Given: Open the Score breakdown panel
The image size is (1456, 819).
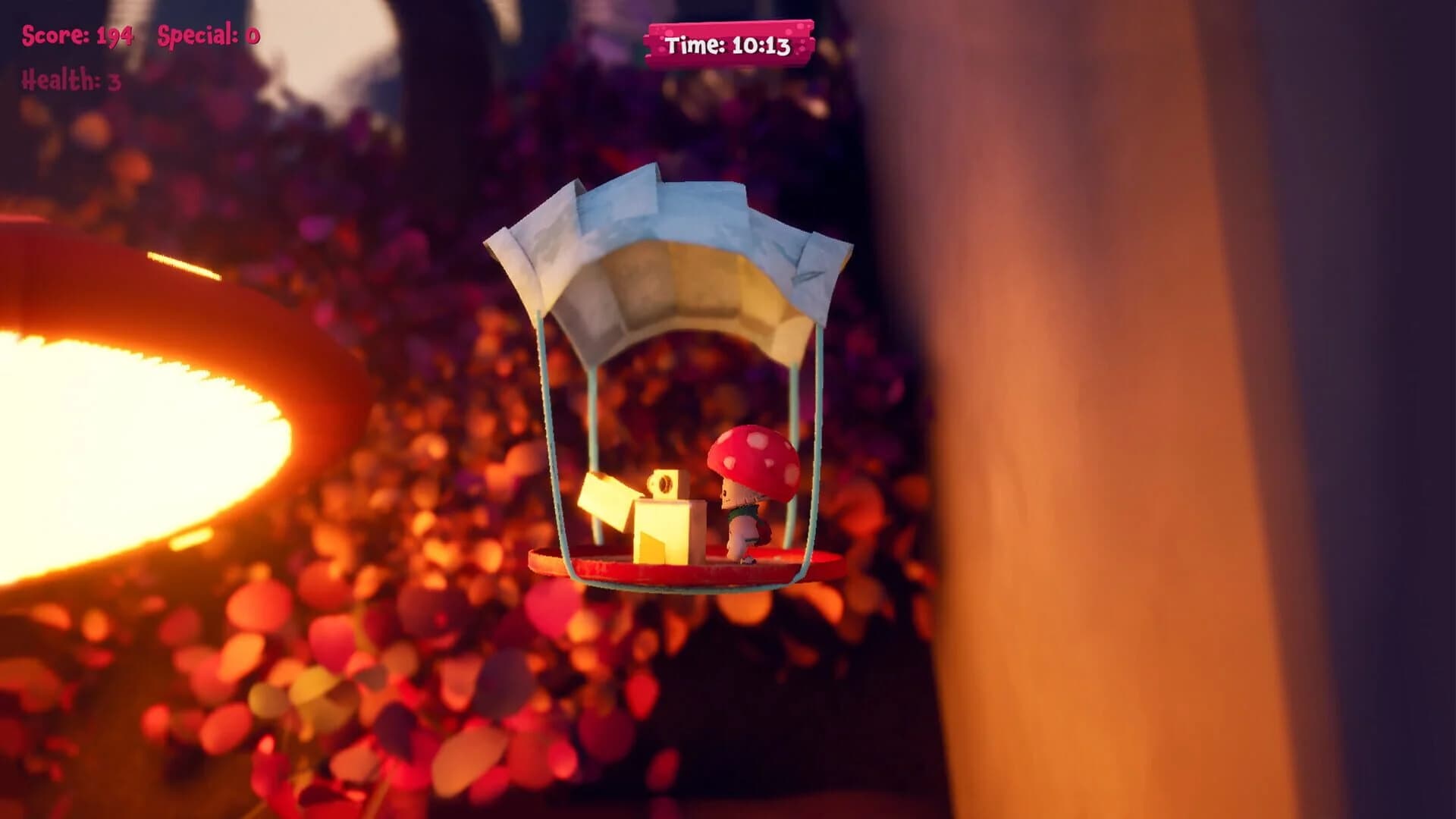Looking at the screenshot, I should click(x=76, y=34).
